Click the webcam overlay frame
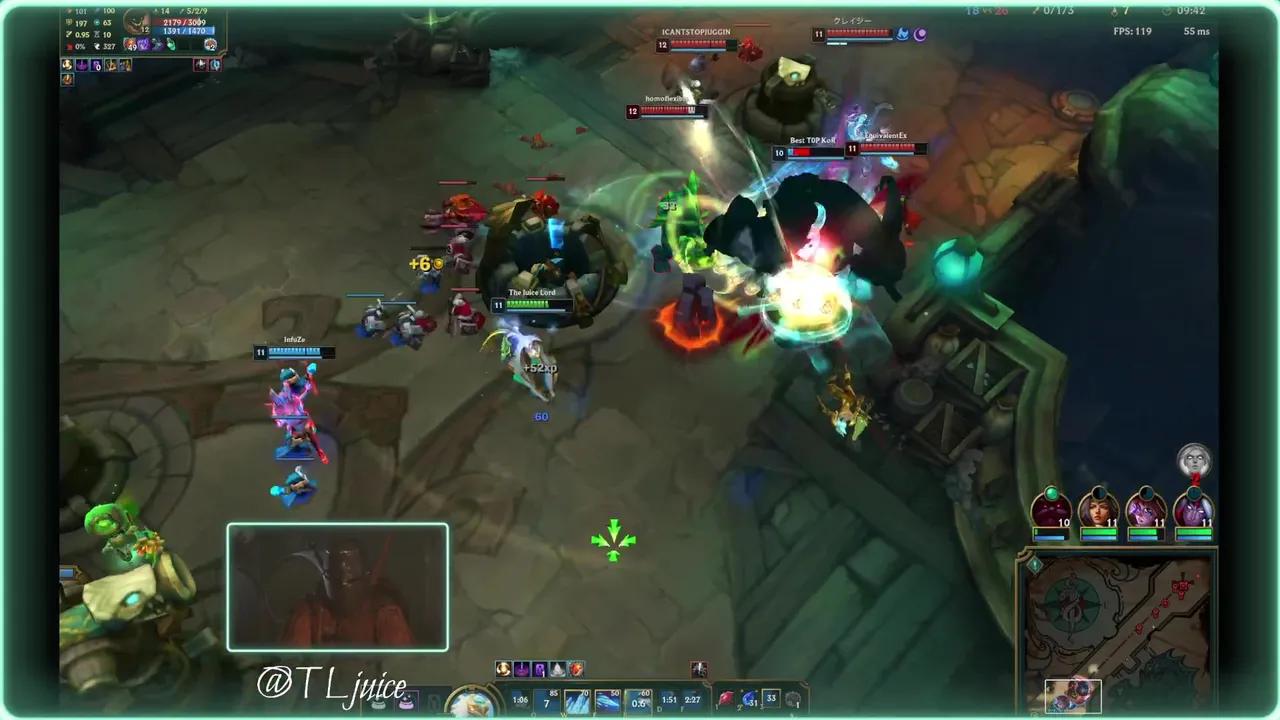This screenshot has height=720, width=1280. pyautogui.click(x=337, y=587)
